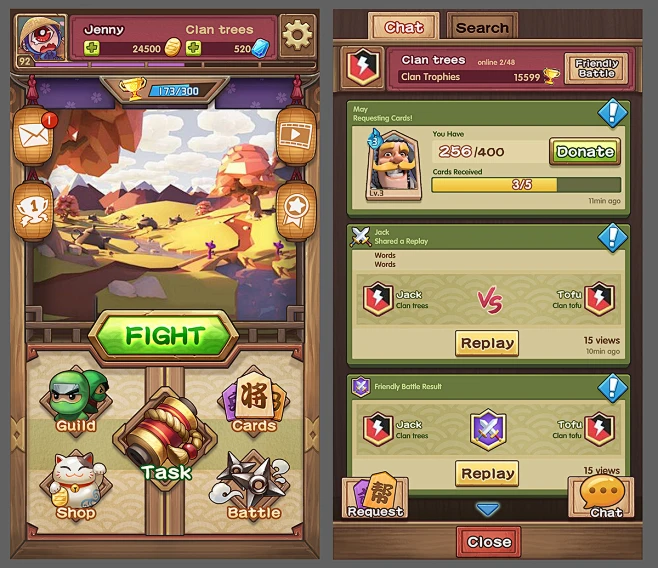This screenshot has width=658, height=568.
Task: Open the settings gear
Action: [x=296, y=35]
